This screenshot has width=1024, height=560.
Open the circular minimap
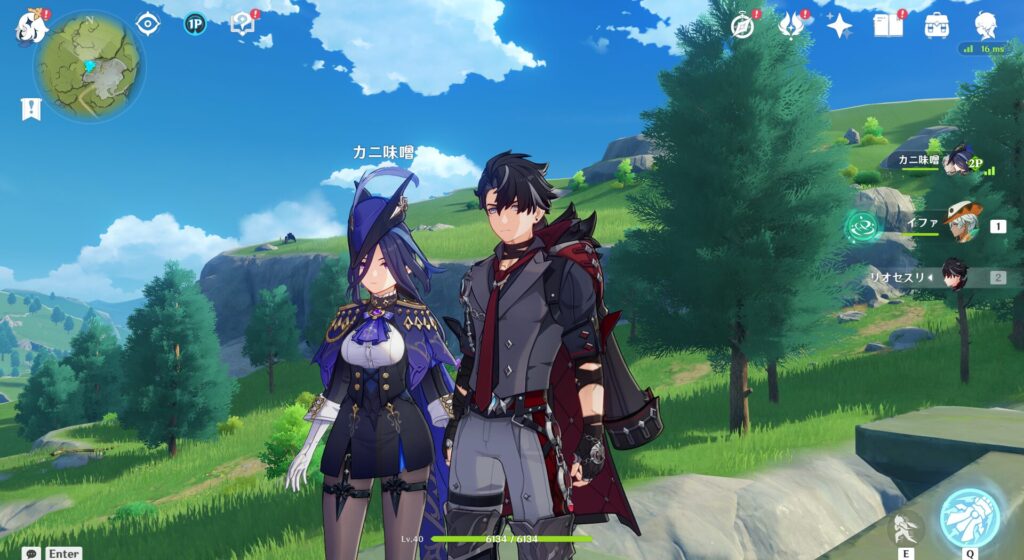(x=89, y=66)
